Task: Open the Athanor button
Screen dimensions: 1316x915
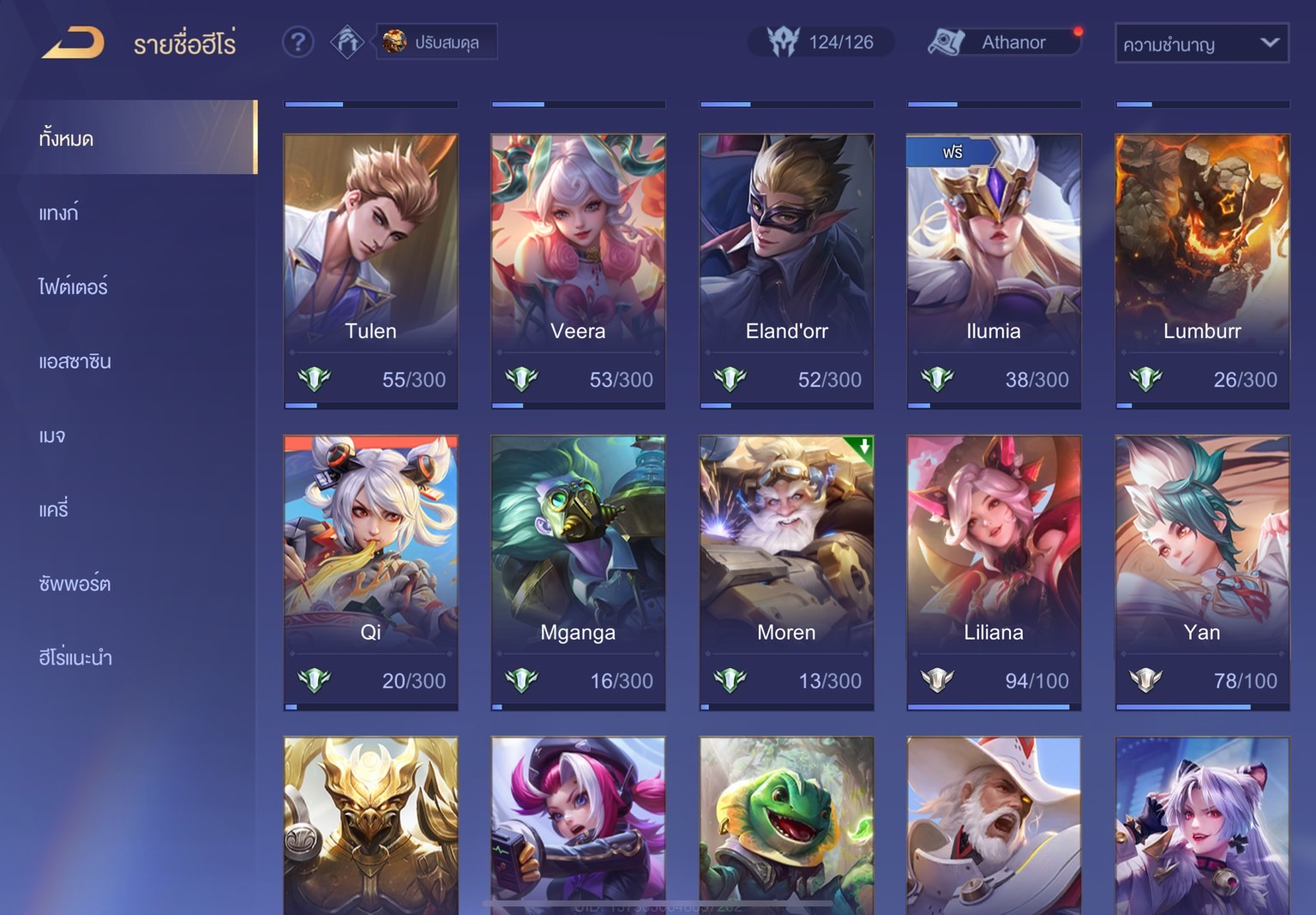Action: pos(1004,42)
